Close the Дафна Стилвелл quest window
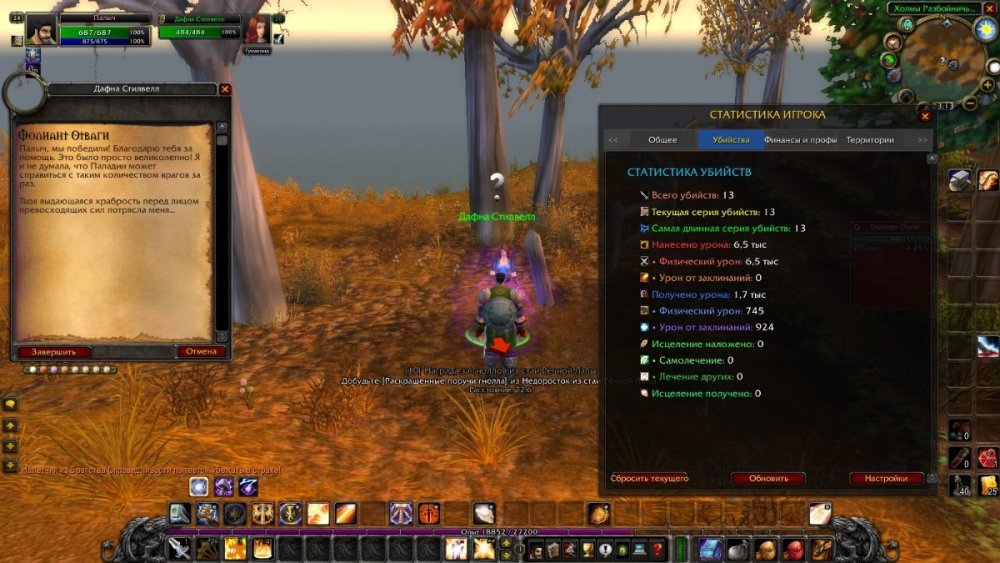The image size is (1000, 563). click(225, 89)
